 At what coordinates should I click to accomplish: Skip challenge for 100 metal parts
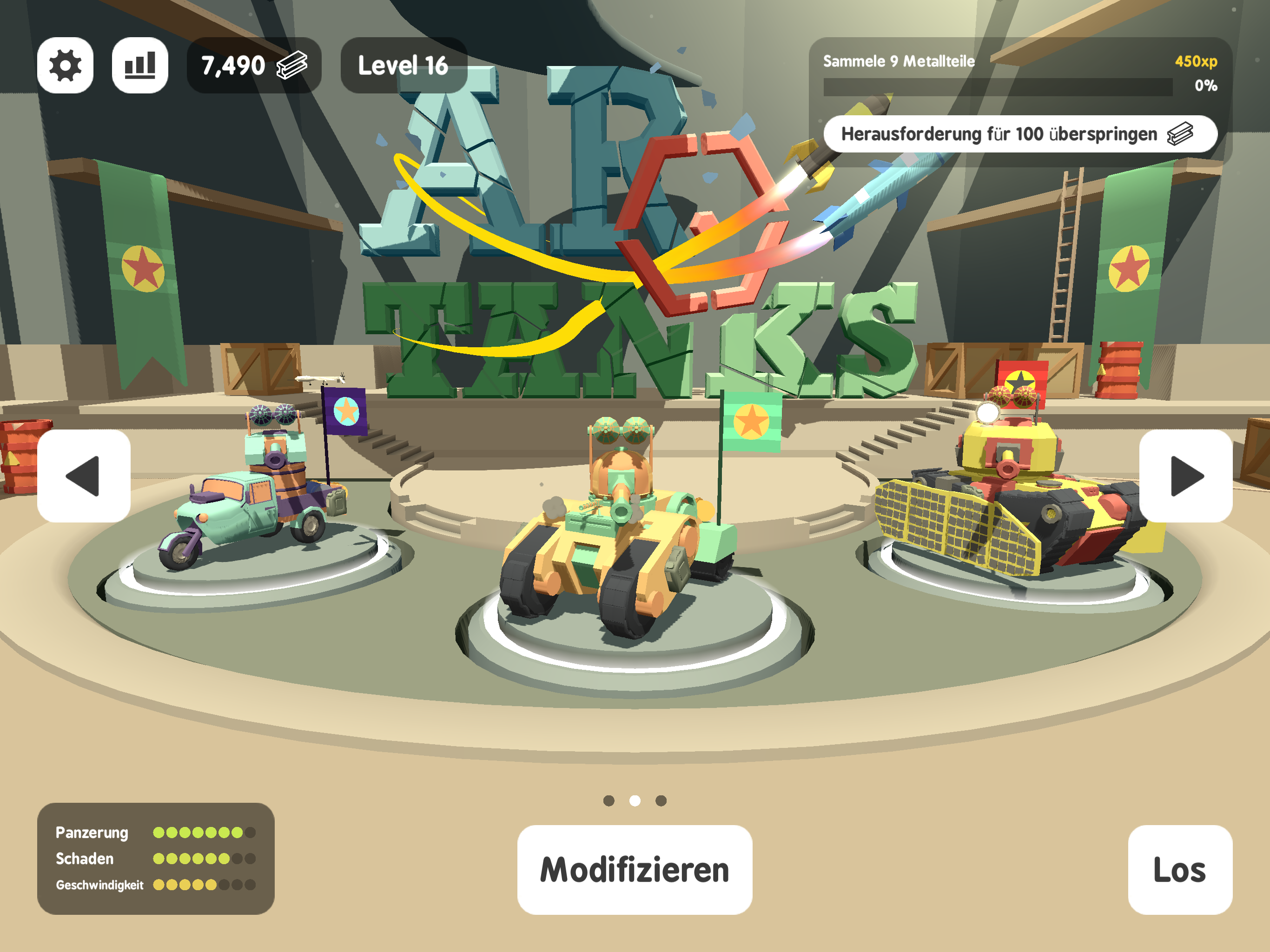(1019, 134)
